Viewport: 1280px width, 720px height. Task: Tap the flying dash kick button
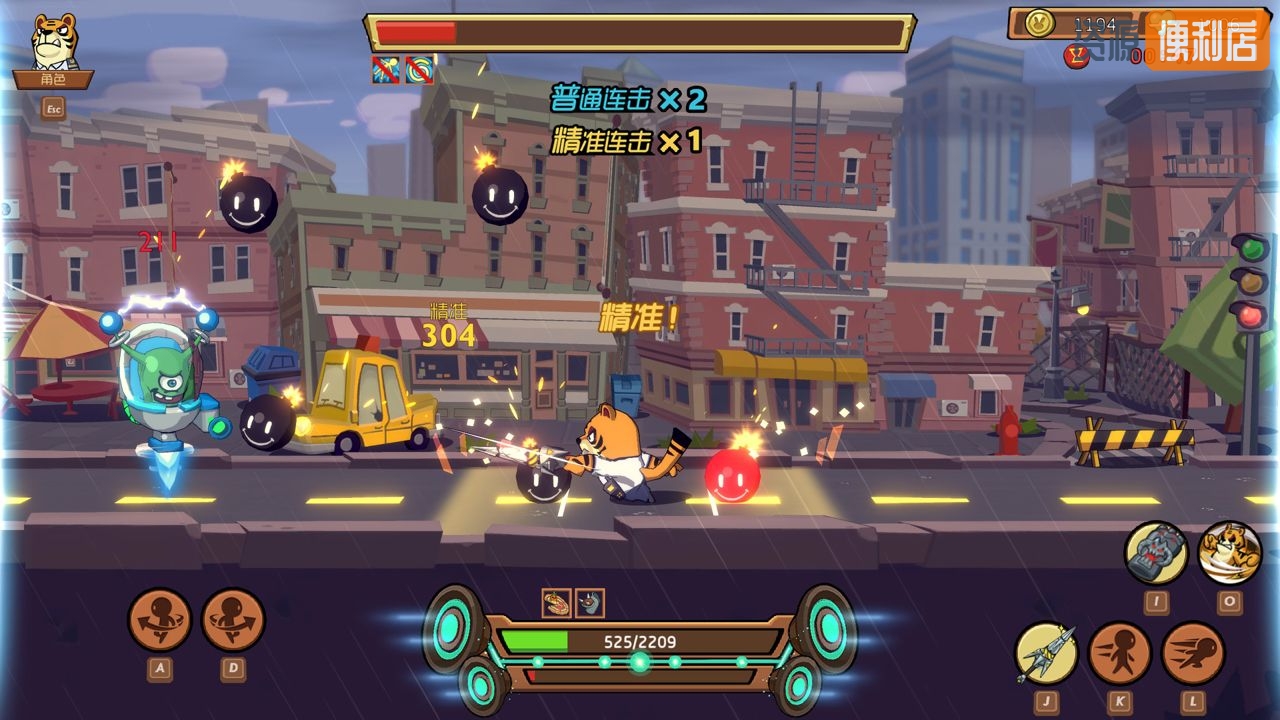[x=1193, y=653]
